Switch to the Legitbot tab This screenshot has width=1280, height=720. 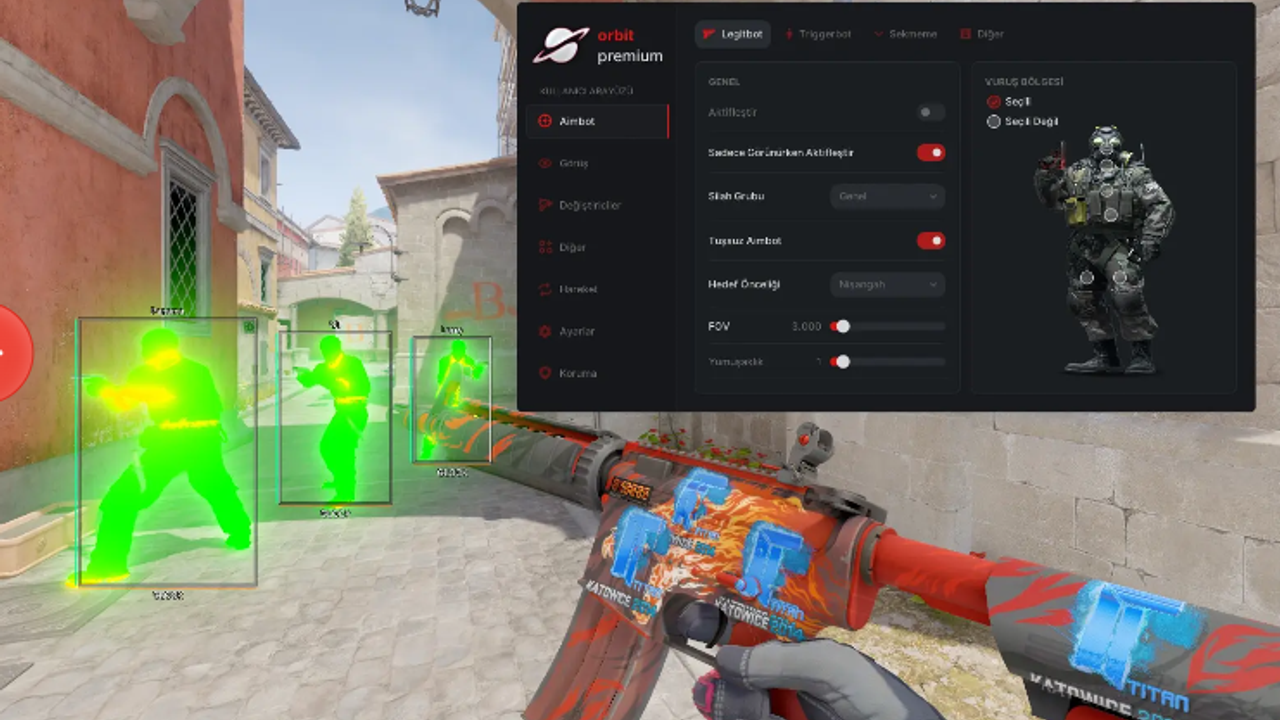(733, 34)
